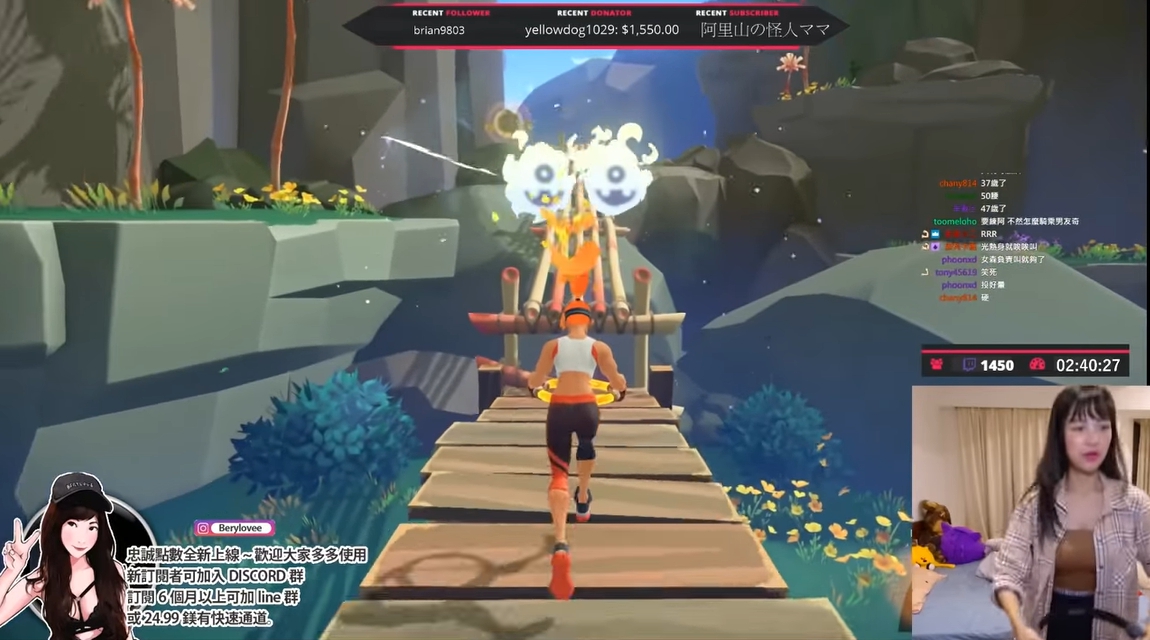This screenshot has height=640, width=1150.
Task: Select the streamer webcam thumbnail
Action: point(1030,510)
